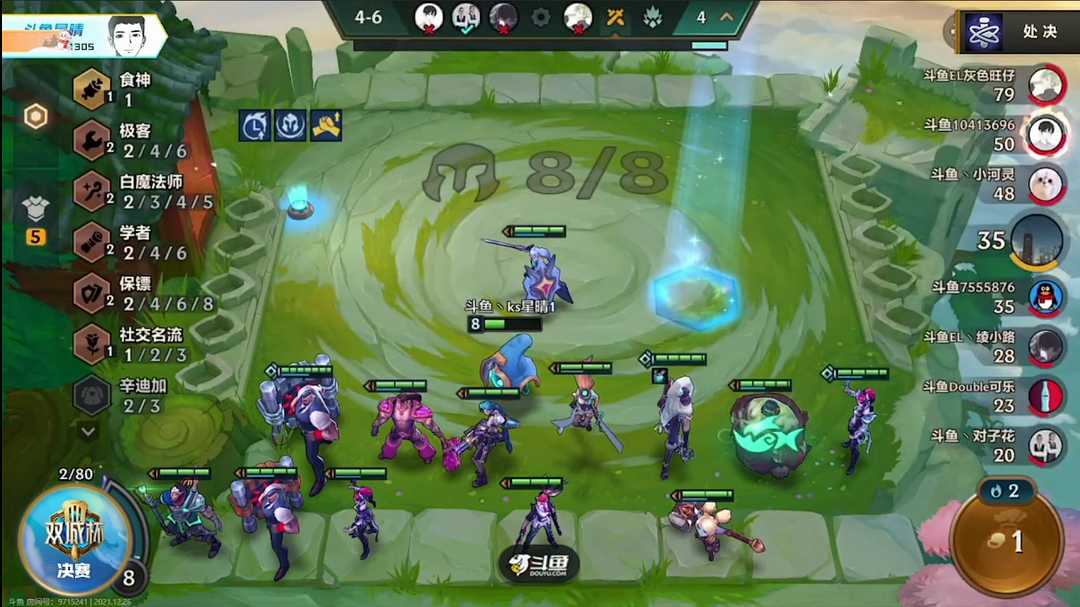1080x607 pixels.
Task: Inspect the helmet augment icon
Action: (290, 125)
